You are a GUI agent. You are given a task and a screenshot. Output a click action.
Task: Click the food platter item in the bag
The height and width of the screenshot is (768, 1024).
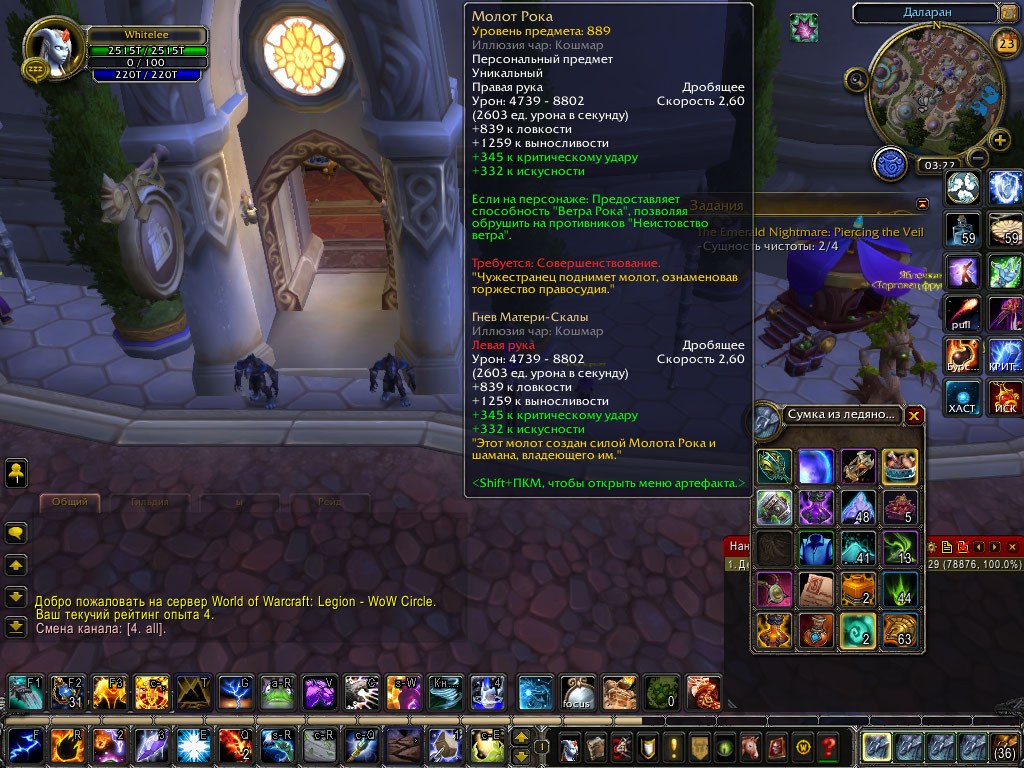coord(900,466)
